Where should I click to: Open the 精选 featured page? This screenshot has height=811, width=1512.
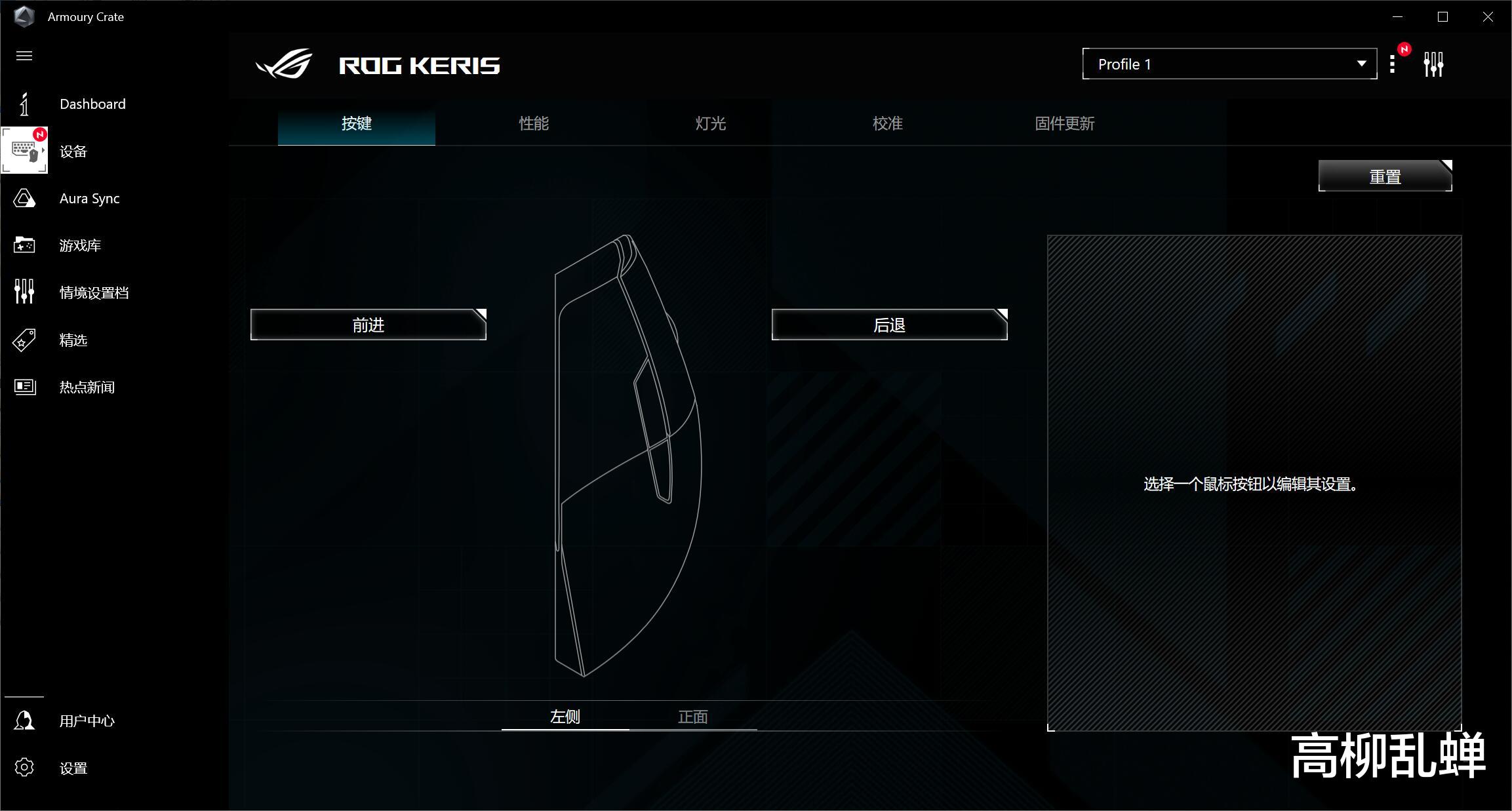pos(73,340)
